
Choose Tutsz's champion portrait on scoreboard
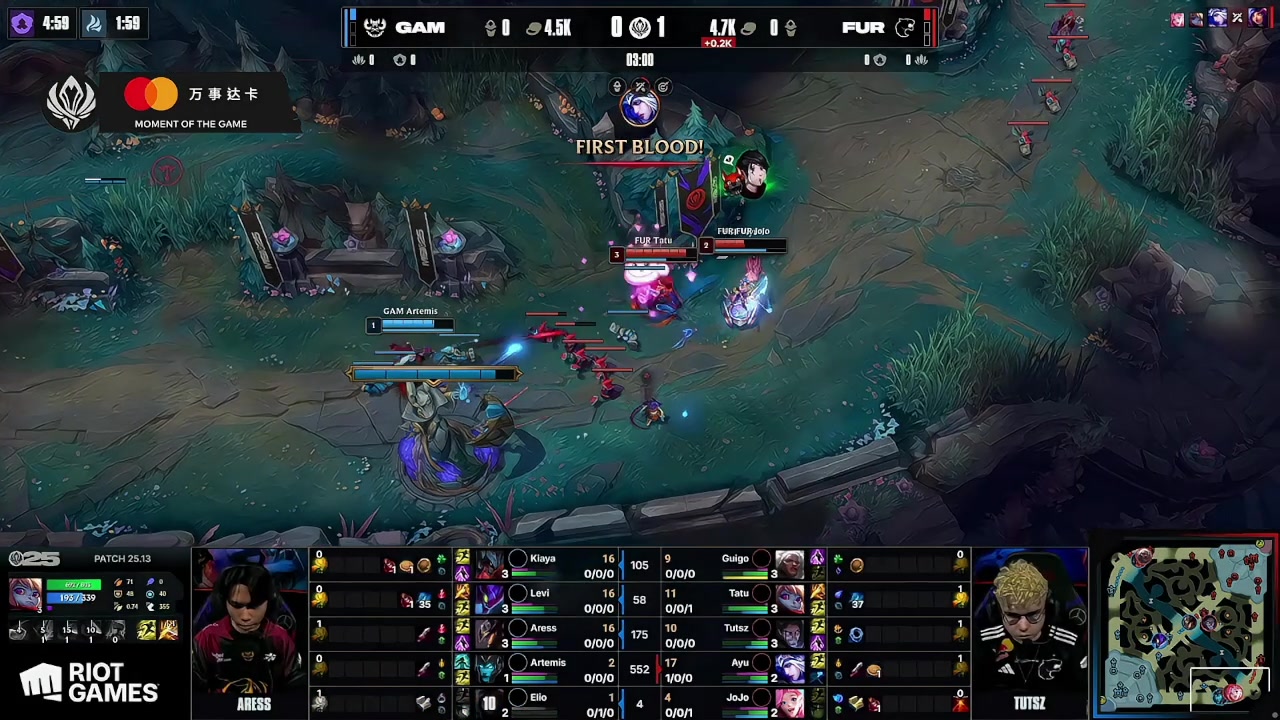coord(789,635)
